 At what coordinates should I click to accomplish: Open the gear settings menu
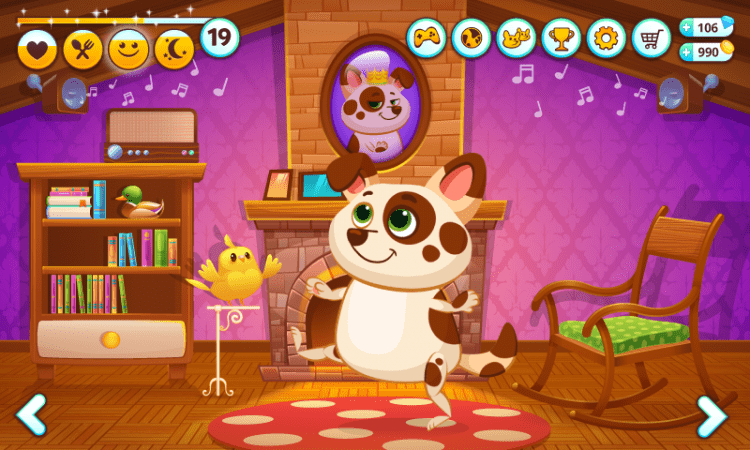606,38
